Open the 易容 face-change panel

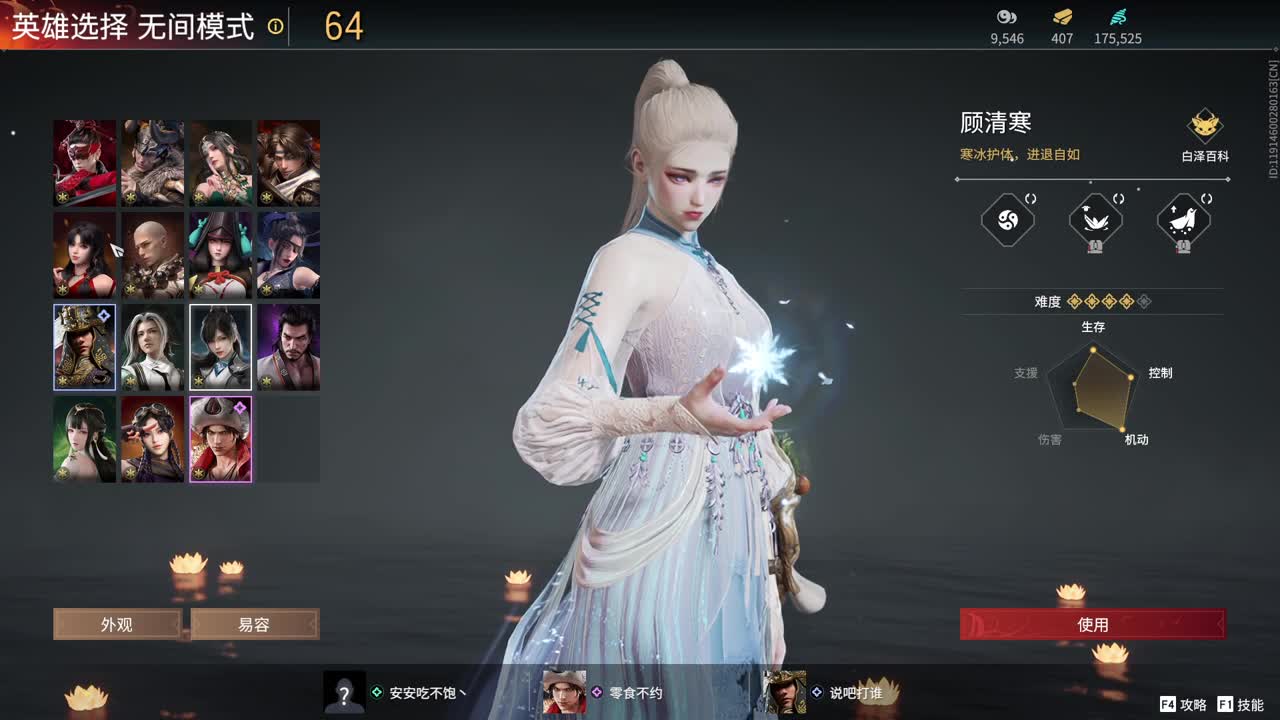[256, 623]
